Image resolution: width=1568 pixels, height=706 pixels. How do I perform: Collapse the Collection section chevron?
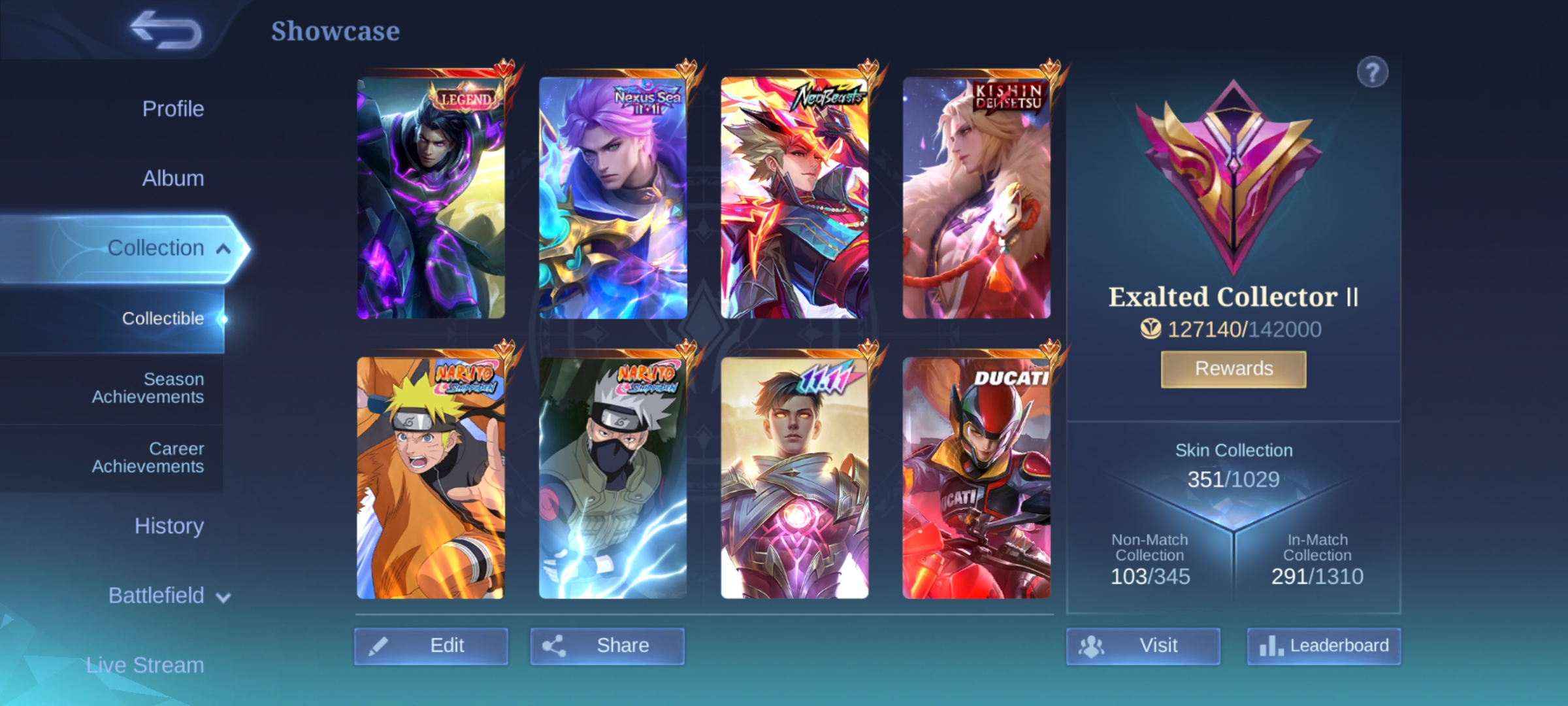(222, 248)
